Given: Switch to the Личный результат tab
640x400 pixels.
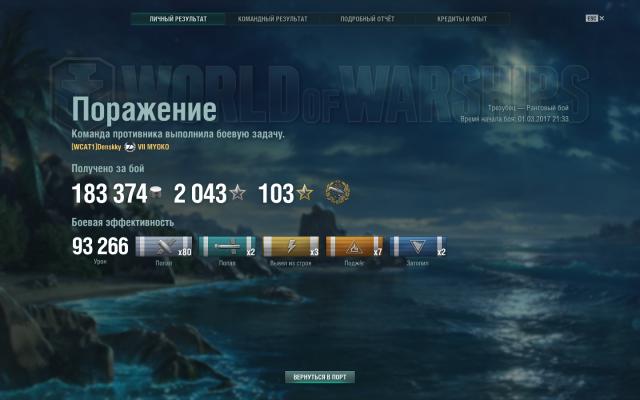Looking at the screenshot, I should (178, 19).
